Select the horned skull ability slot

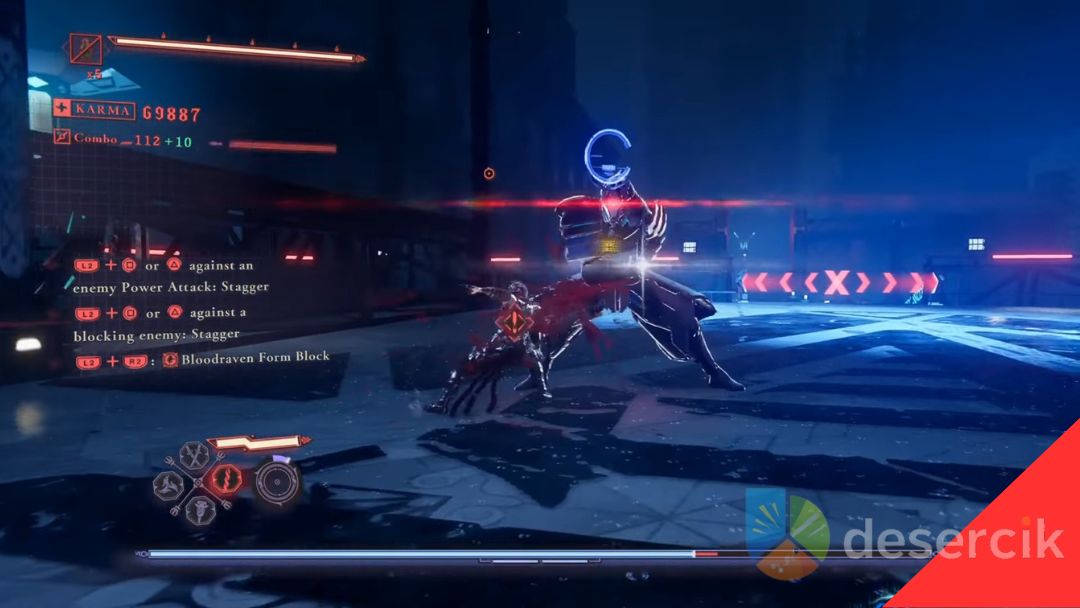(x=199, y=509)
